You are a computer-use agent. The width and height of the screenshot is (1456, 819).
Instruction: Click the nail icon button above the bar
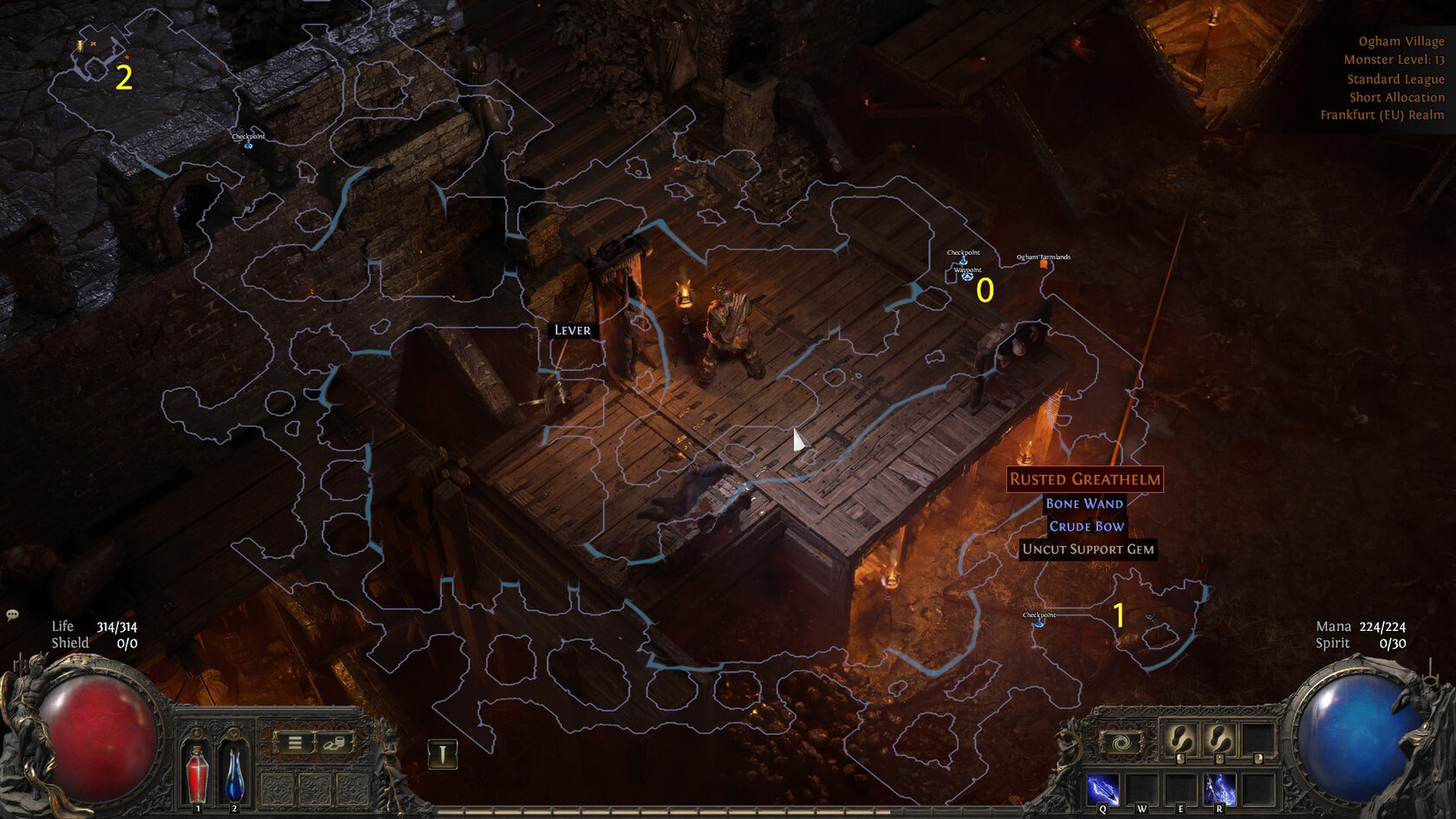coord(442,754)
